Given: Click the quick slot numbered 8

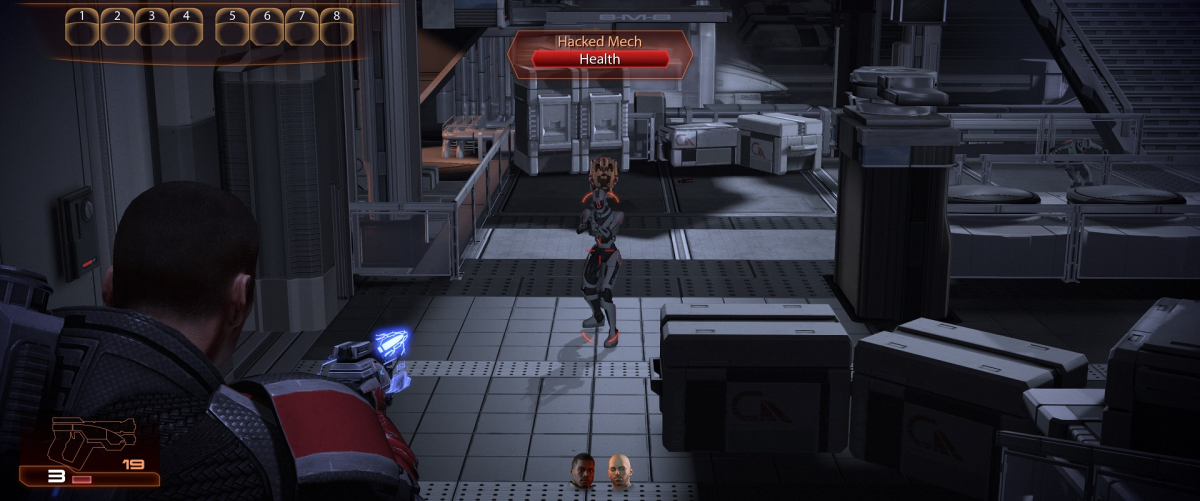Looking at the screenshot, I should pos(337,28).
